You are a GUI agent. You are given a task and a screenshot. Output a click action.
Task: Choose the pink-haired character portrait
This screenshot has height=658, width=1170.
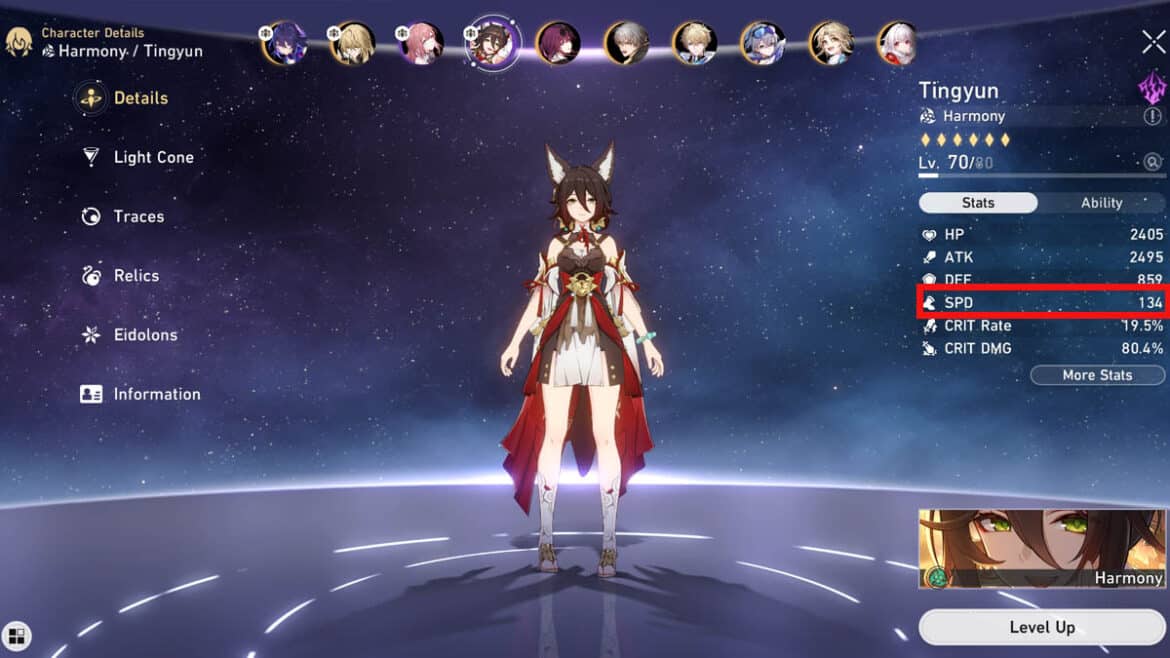(422, 43)
